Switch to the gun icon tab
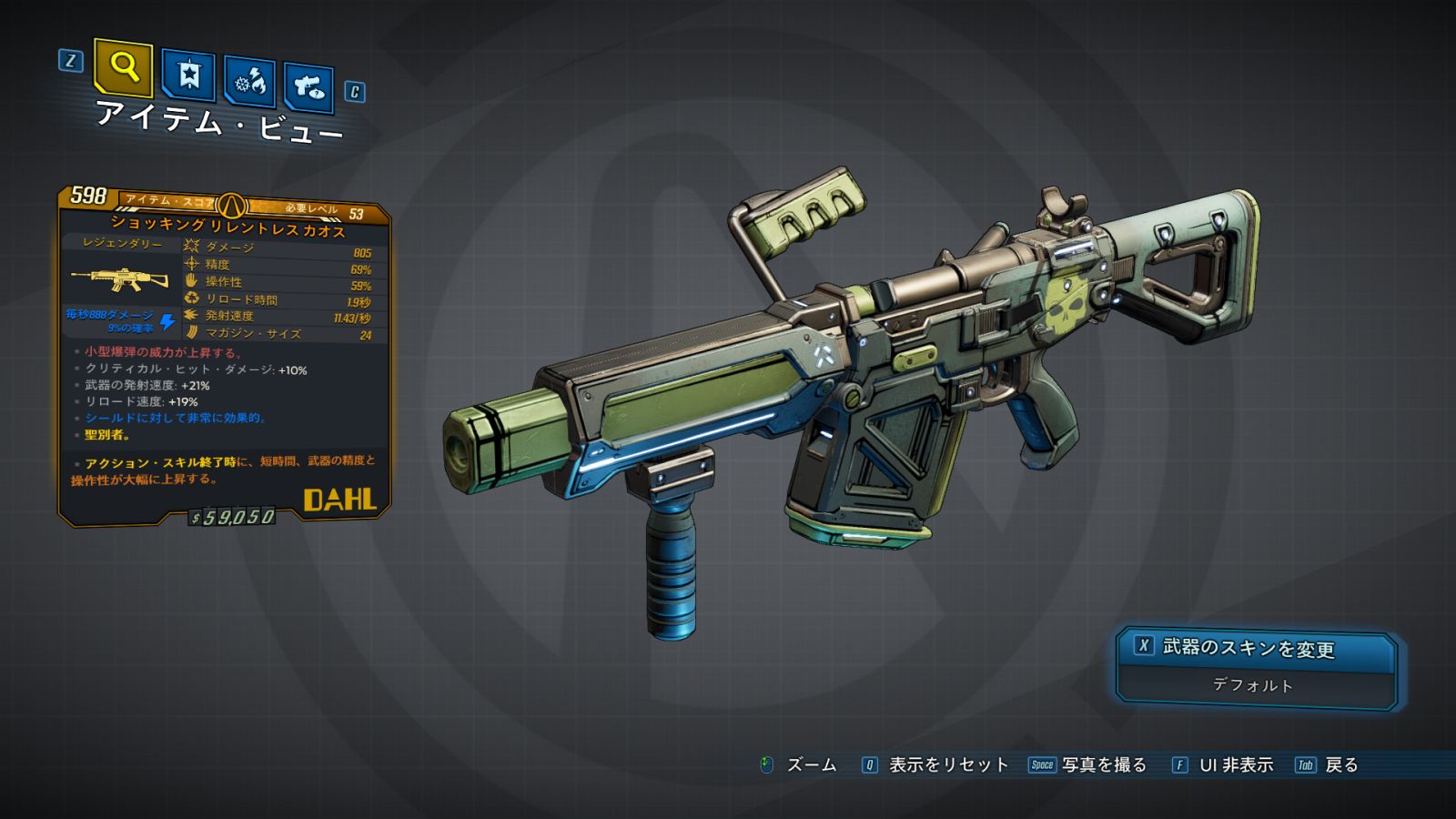Viewport: 1456px width, 819px height. pyautogui.click(x=308, y=87)
